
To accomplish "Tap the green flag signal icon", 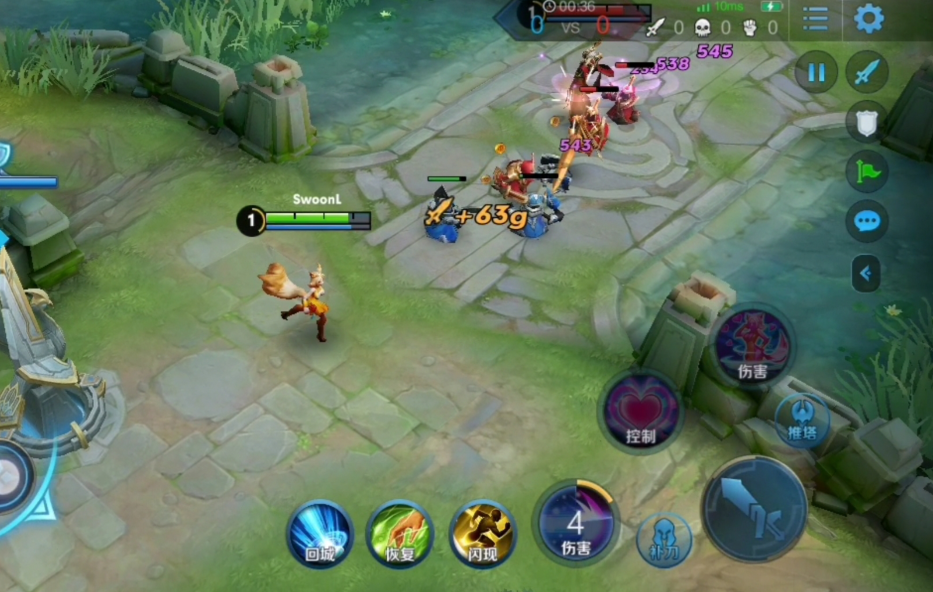I will pyautogui.click(x=867, y=171).
